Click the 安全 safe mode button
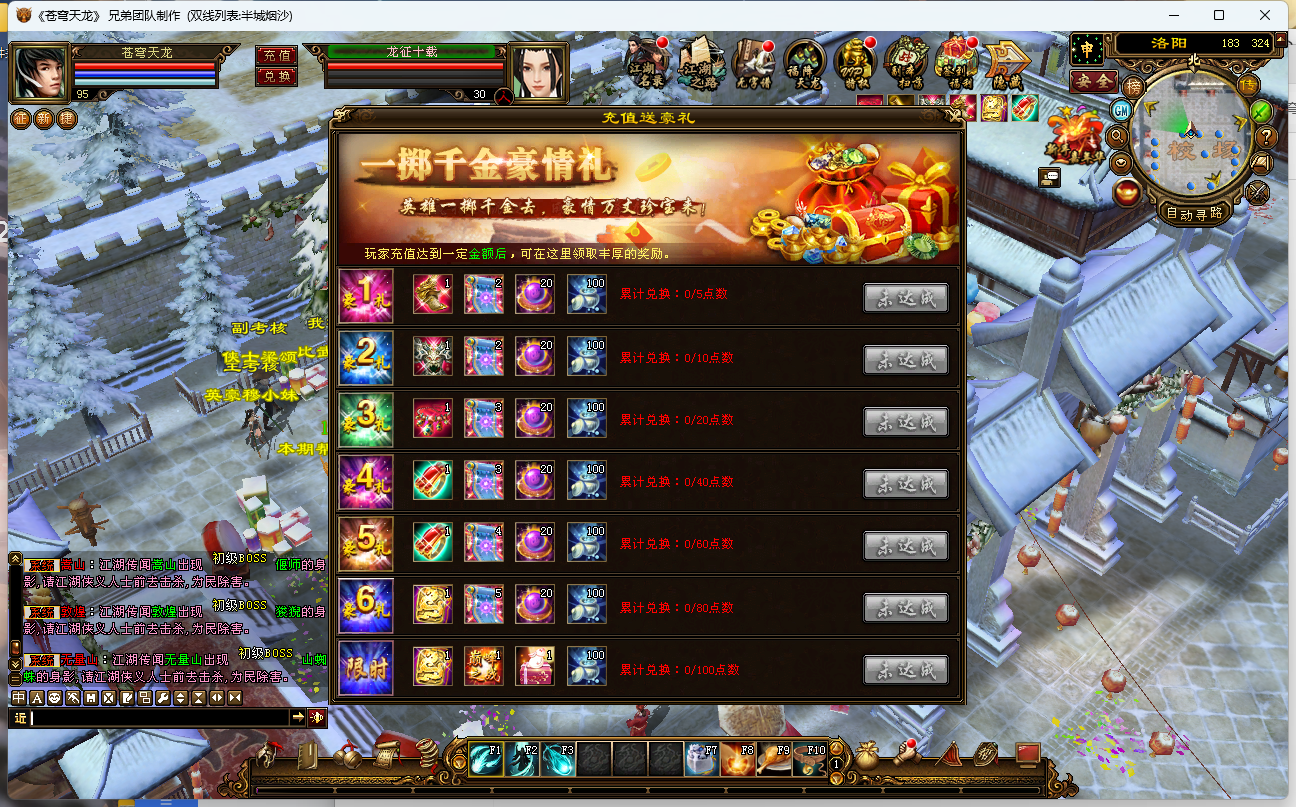 1092,81
